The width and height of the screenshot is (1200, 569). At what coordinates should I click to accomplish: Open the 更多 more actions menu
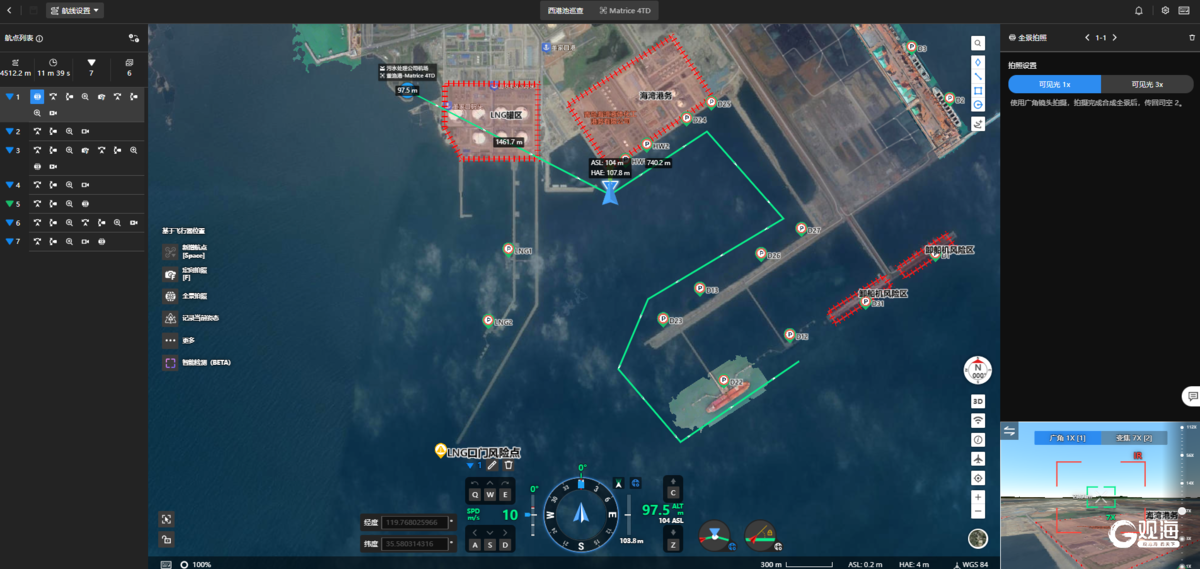pyautogui.click(x=170, y=340)
